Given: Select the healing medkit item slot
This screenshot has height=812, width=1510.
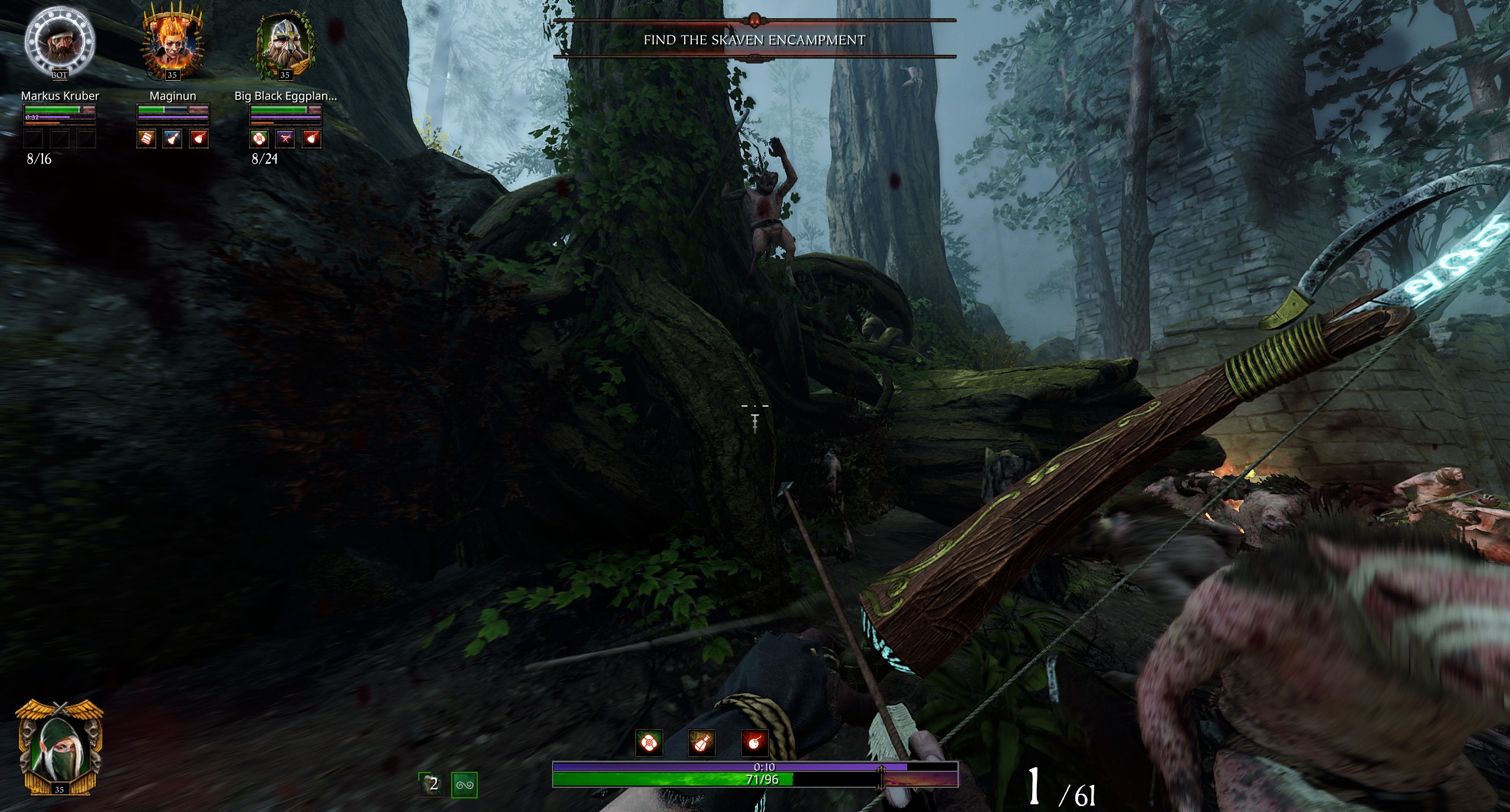Looking at the screenshot, I should click(649, 743).
